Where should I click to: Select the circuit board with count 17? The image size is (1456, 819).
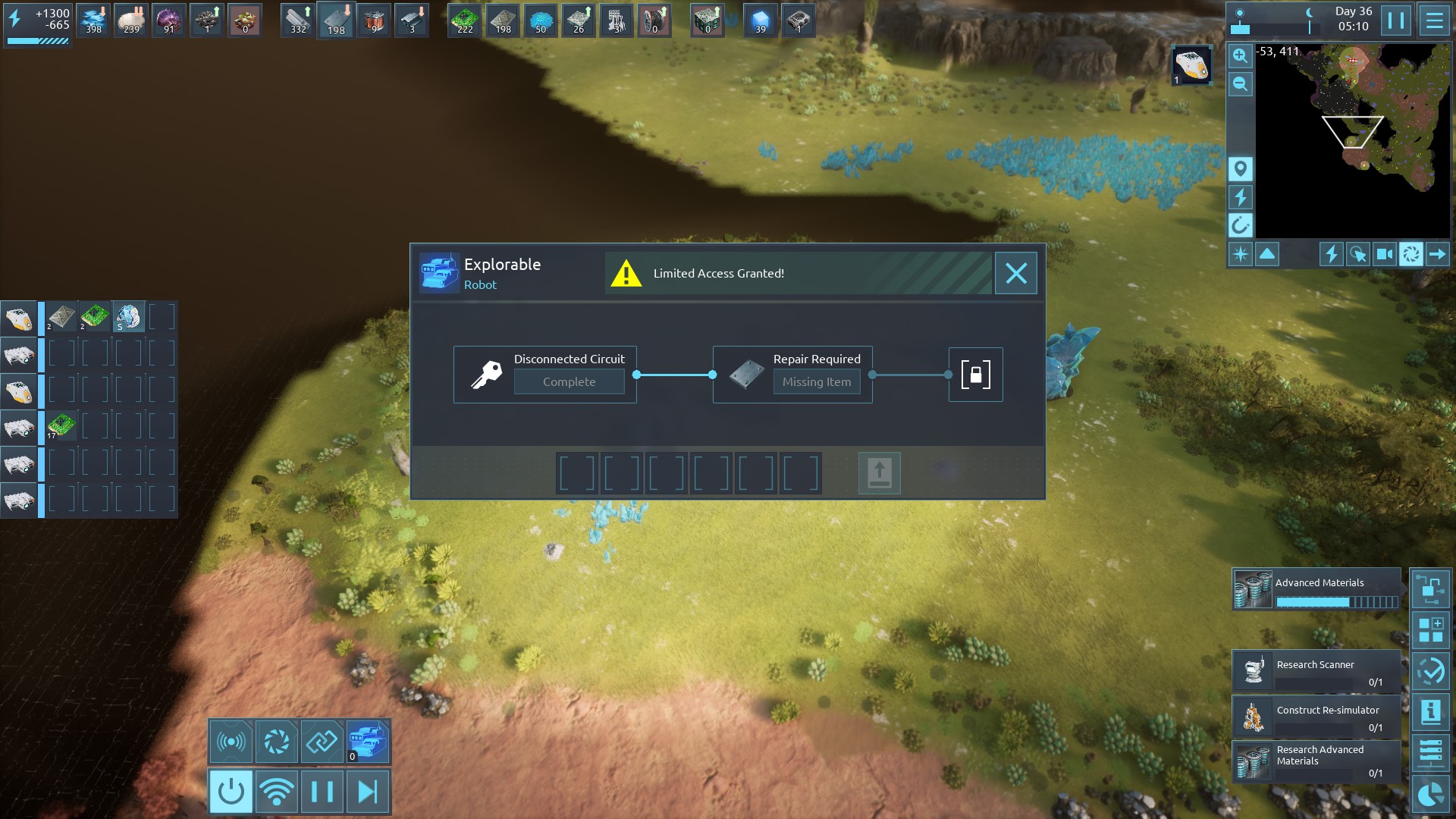coord(61,425)
